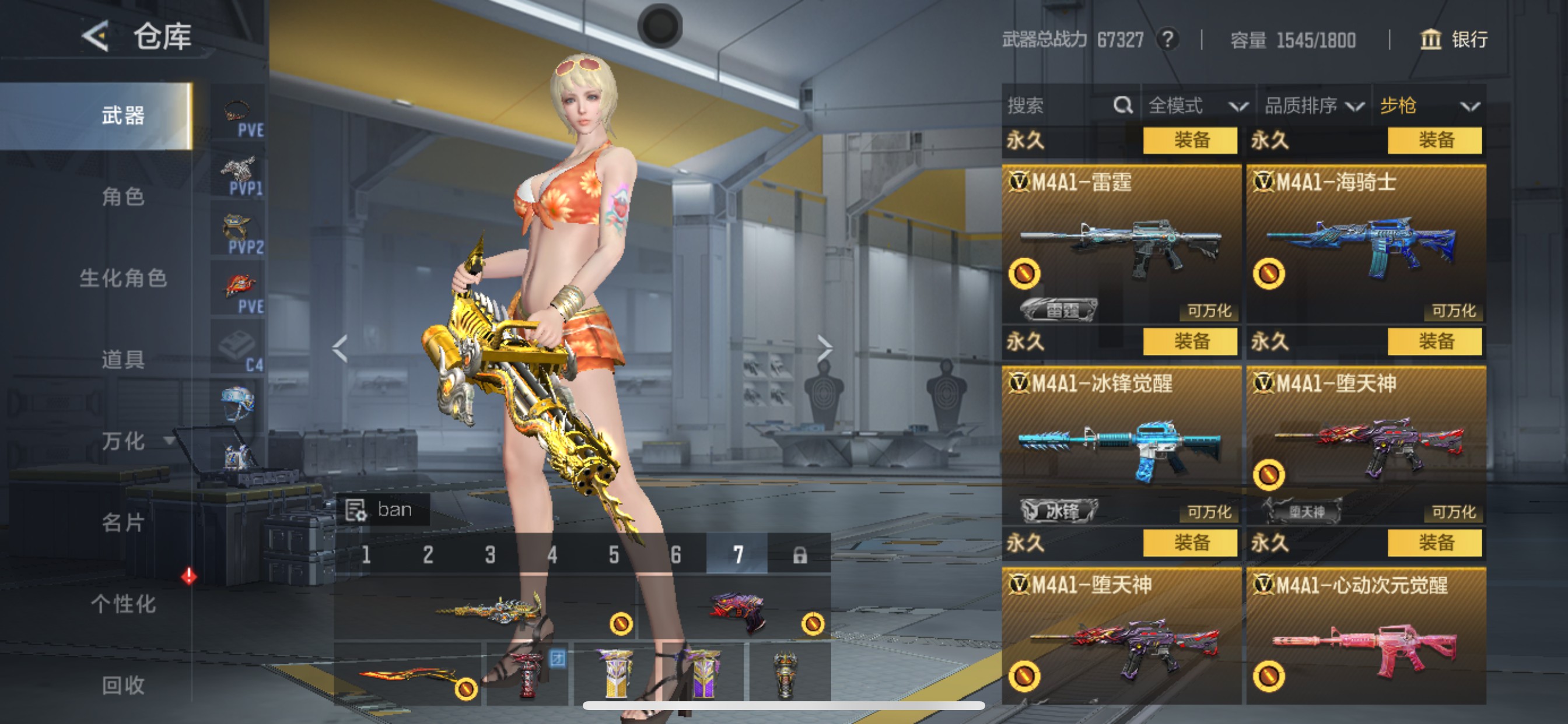Open the 步枪 weapon type dropdown
The width and height of the screenshot is (1568, 724).
(x=1429, y=106)
